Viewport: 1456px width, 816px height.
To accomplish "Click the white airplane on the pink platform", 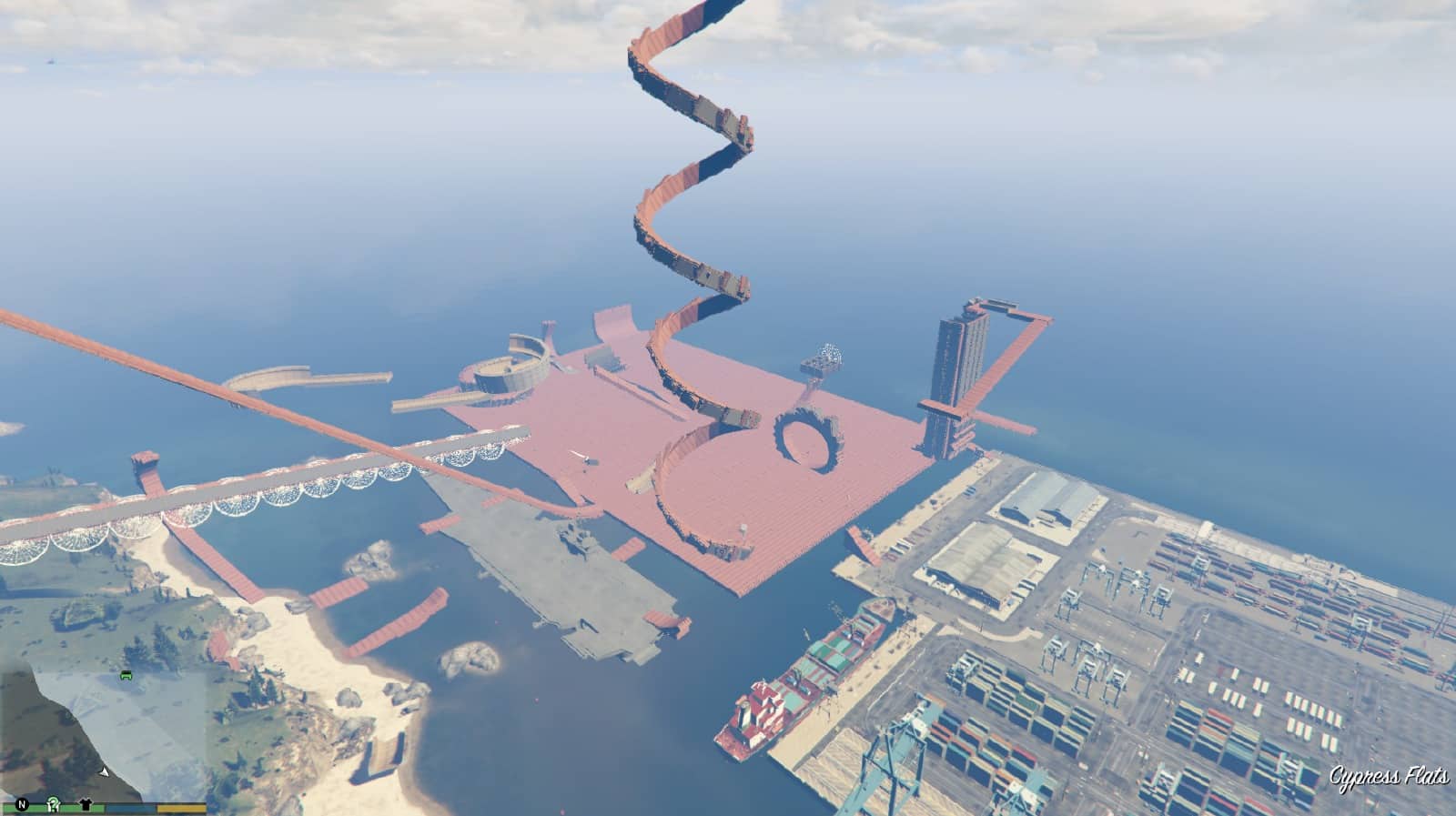I will pos(580,455).
